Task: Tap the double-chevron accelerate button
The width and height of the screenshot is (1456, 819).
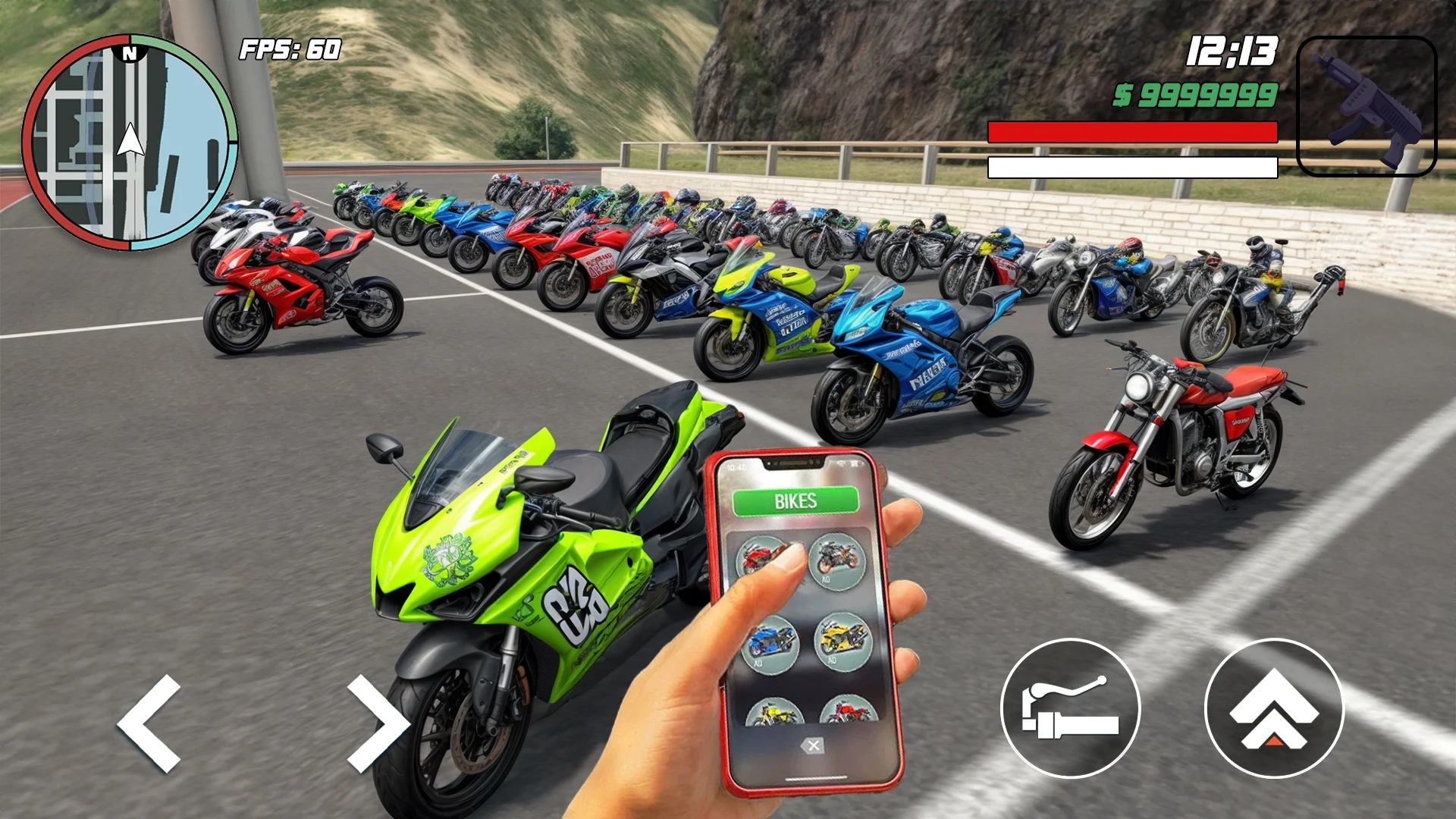Action: (x=1274, y=708)
